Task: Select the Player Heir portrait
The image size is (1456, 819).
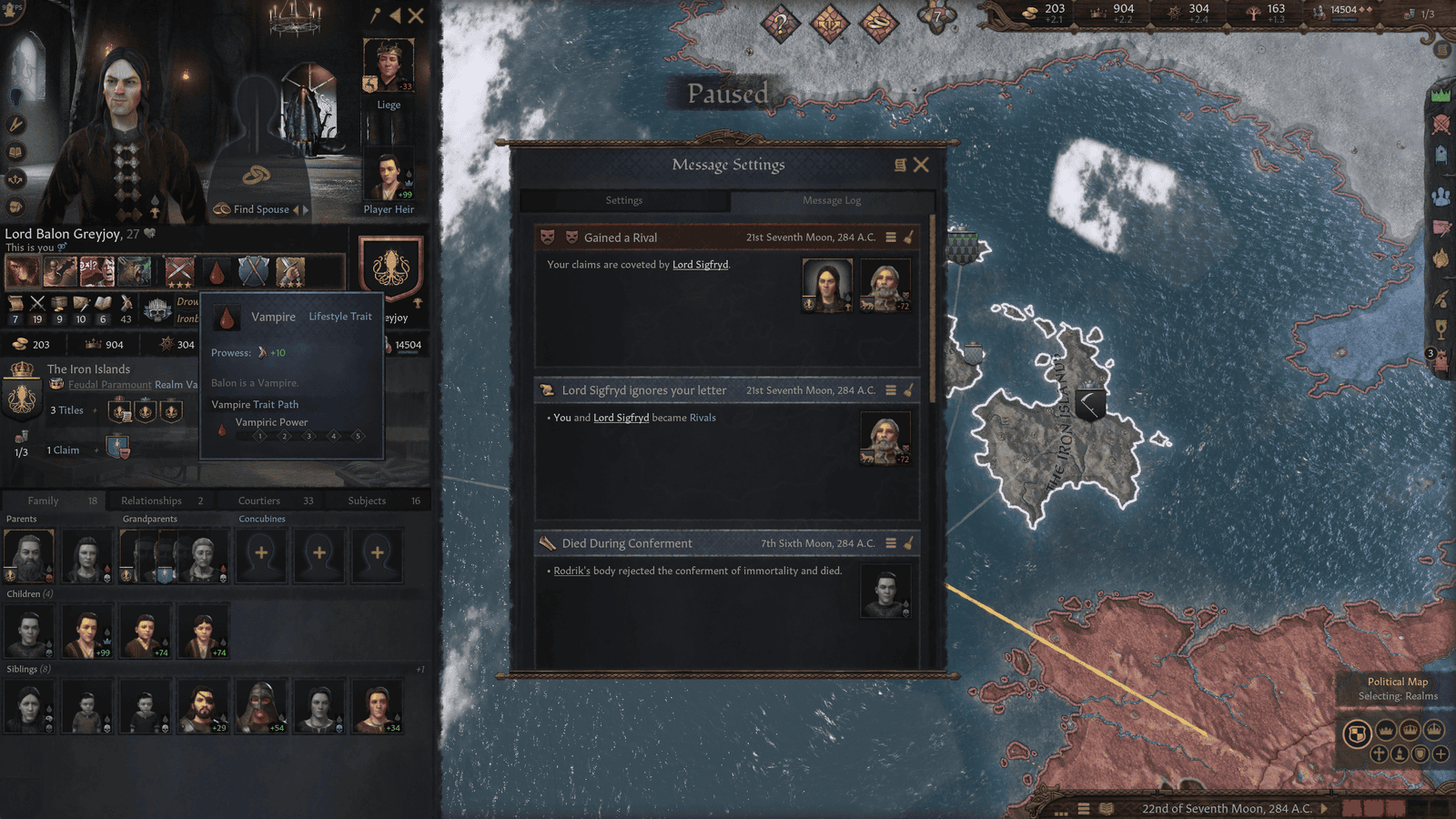Action: coord(389,173)
